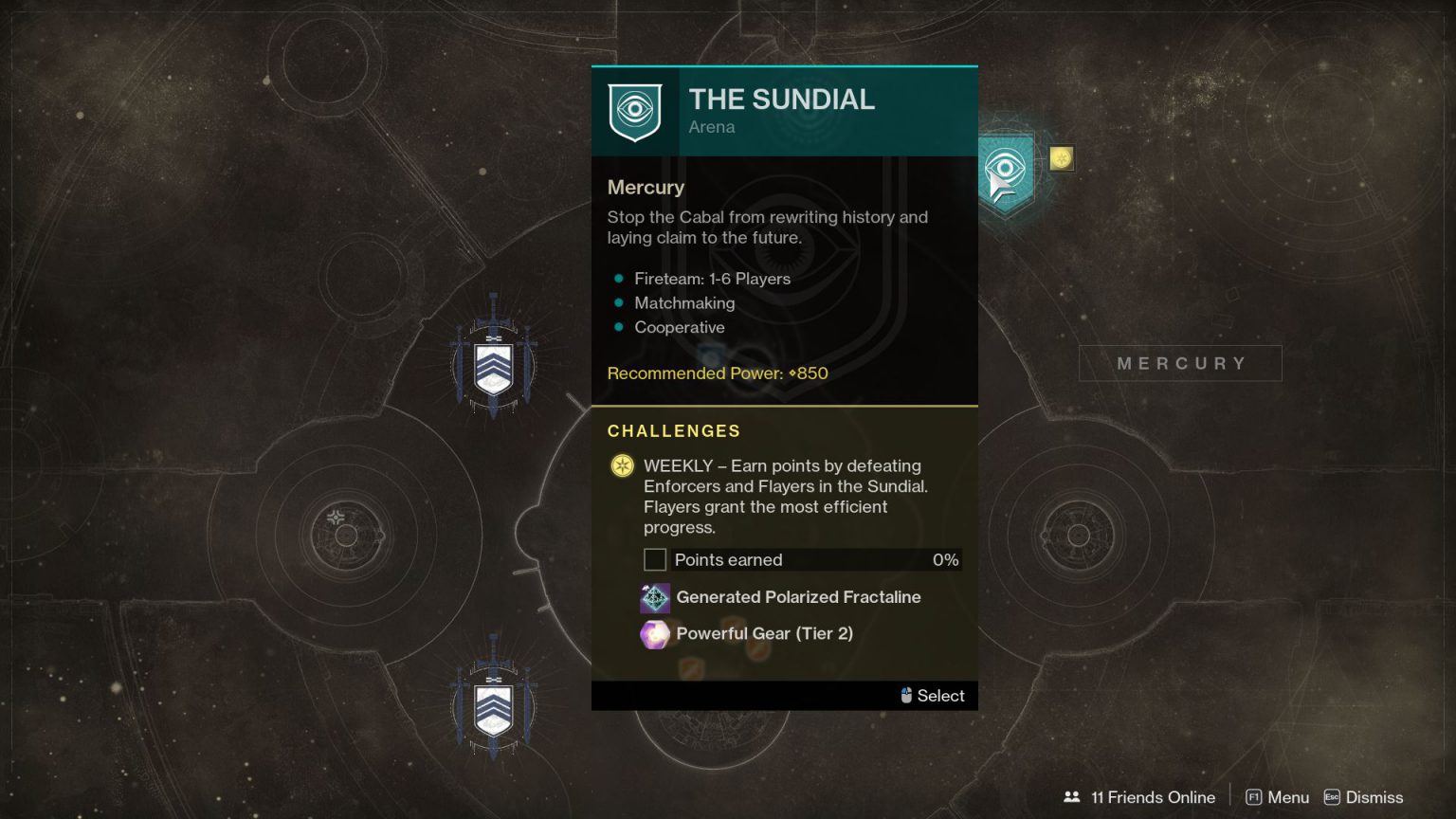Expand the Challenges section

(x=674, y=431)
